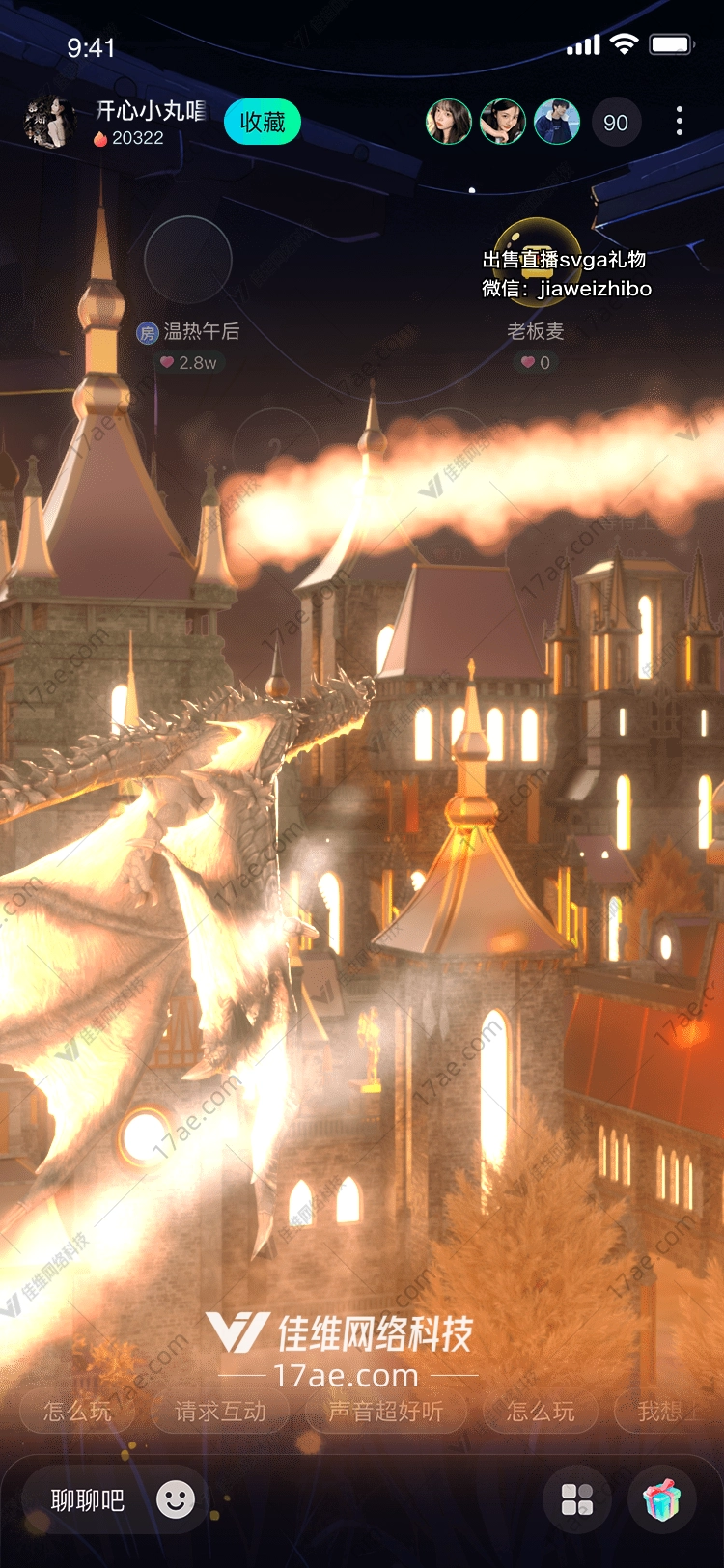Screen dimensions: 724x1568
Task: Open the host avatar 开心小丸唯 profile
Action: 48,123
